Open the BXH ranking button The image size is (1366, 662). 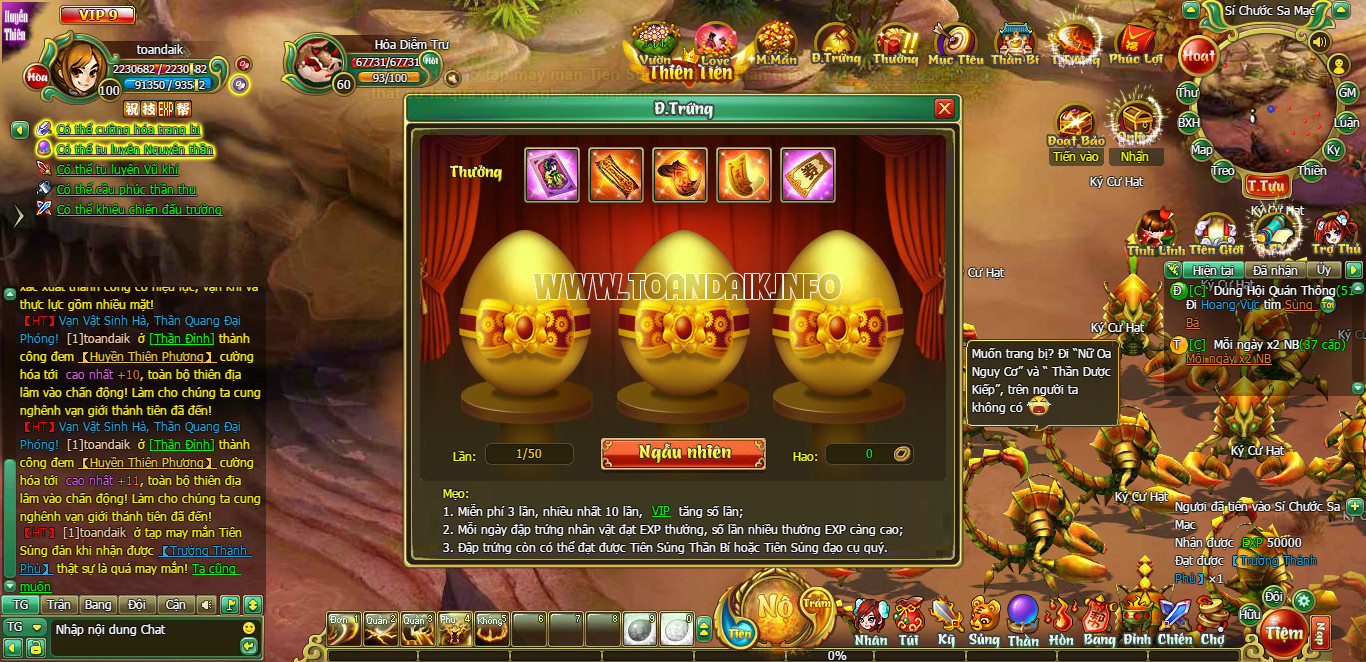click(1188, 123)
